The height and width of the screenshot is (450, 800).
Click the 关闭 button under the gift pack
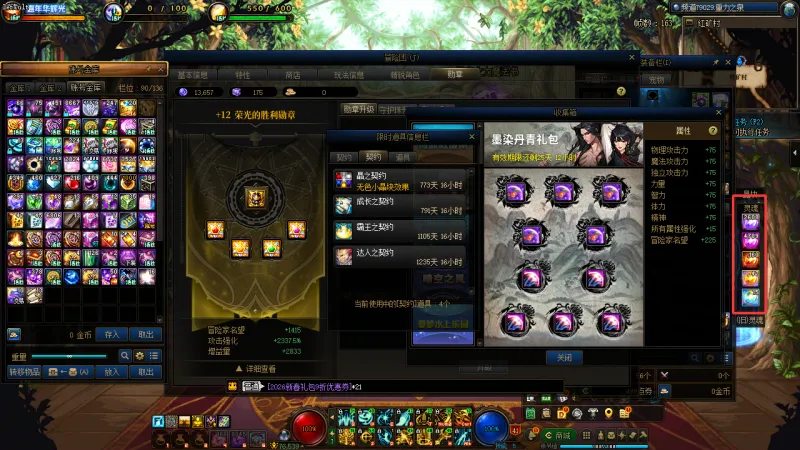click(563, 357)
